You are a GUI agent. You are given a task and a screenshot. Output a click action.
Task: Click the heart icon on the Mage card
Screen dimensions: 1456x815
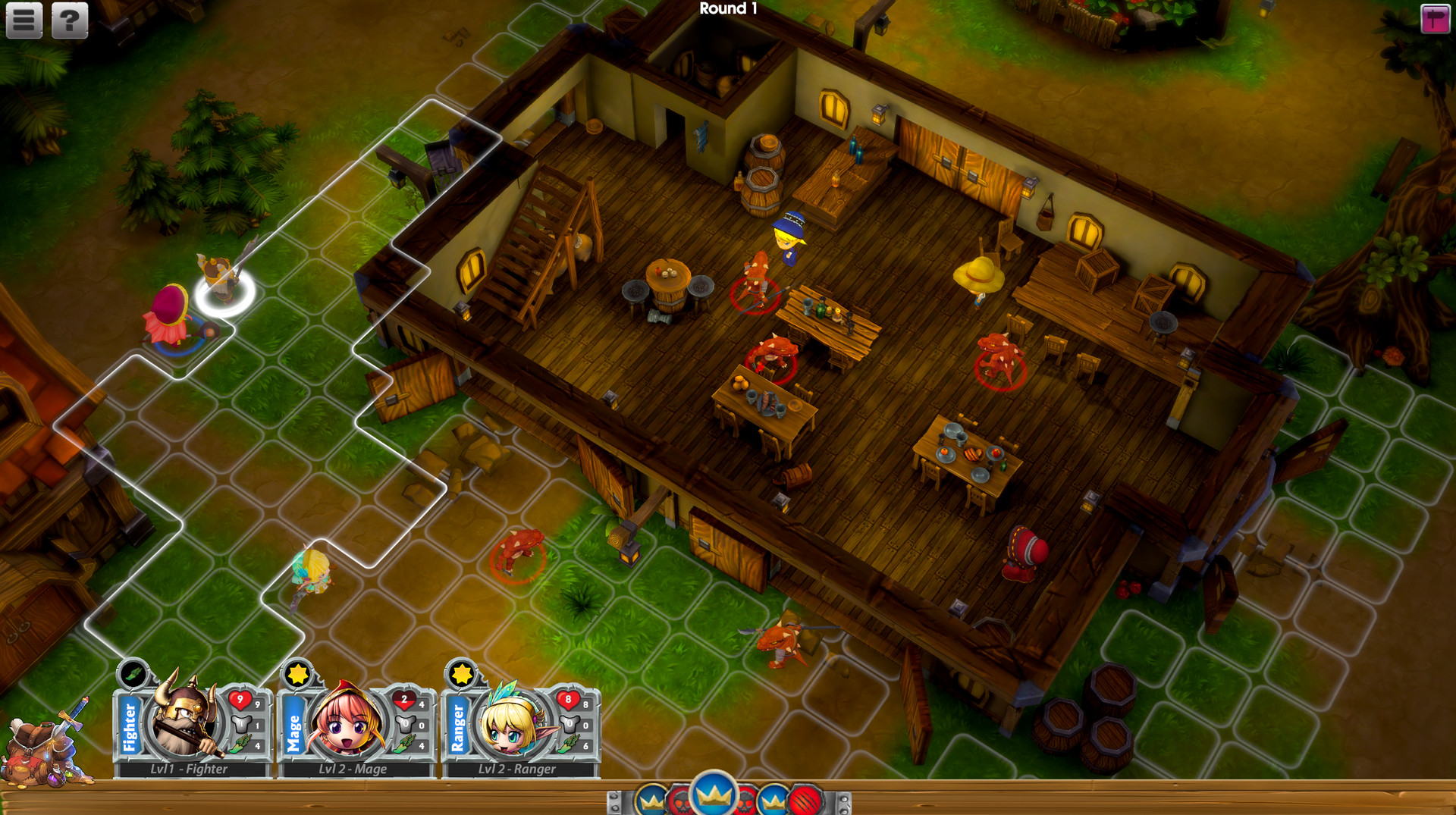click(x=404, y=701)
